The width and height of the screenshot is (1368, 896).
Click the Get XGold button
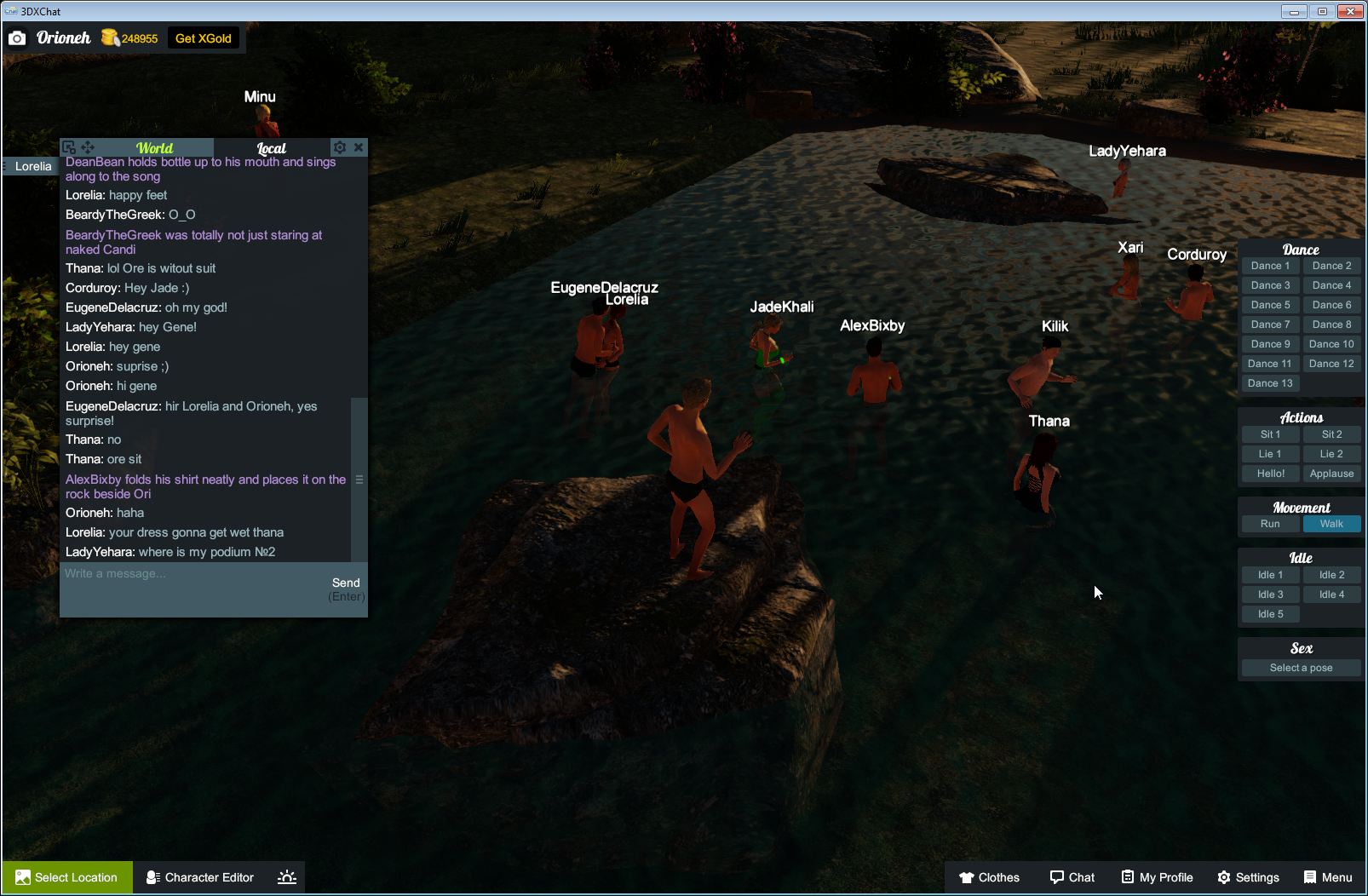point(204,37)
